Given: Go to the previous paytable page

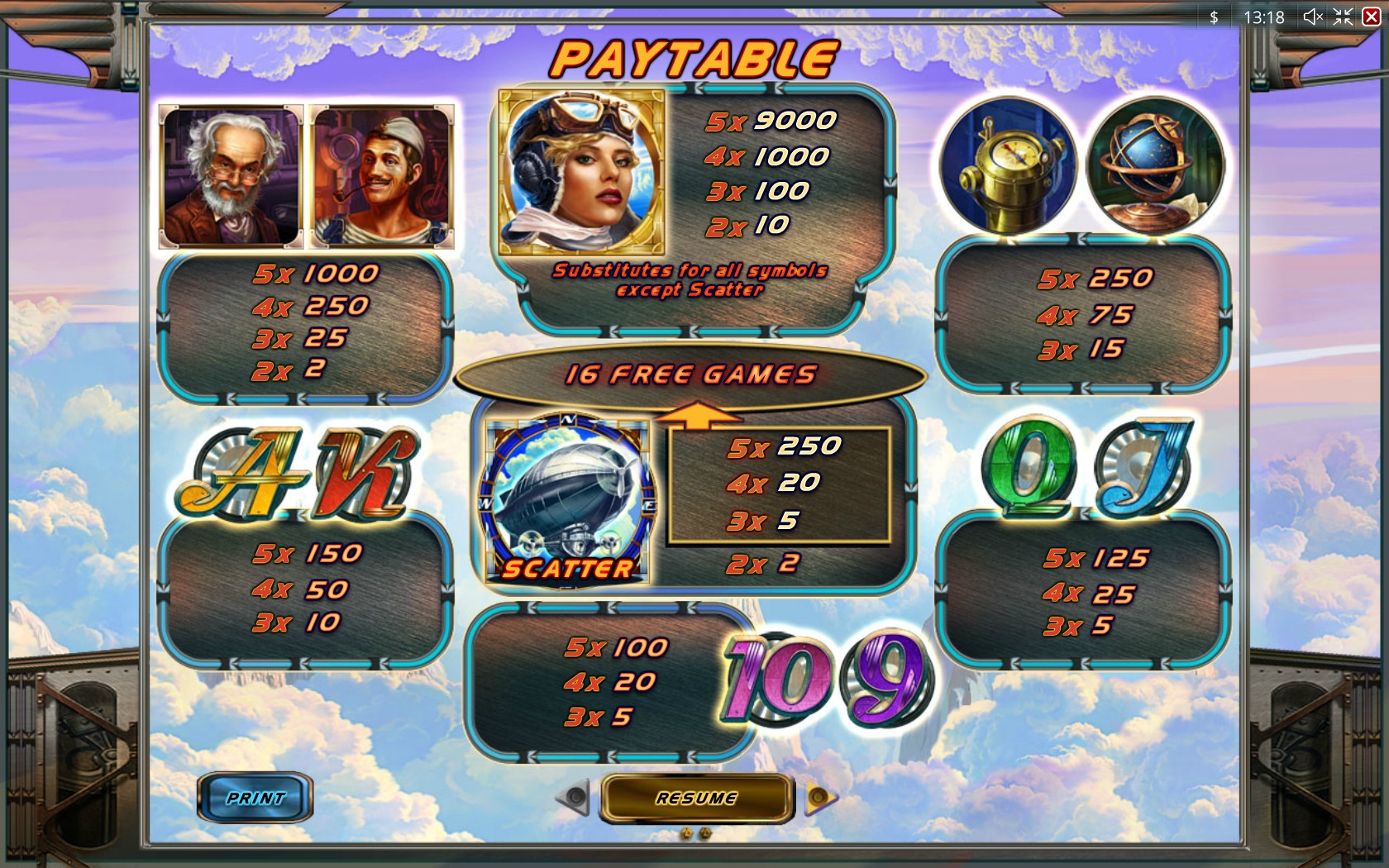Looking at the screenshot, I should (574, 797).
